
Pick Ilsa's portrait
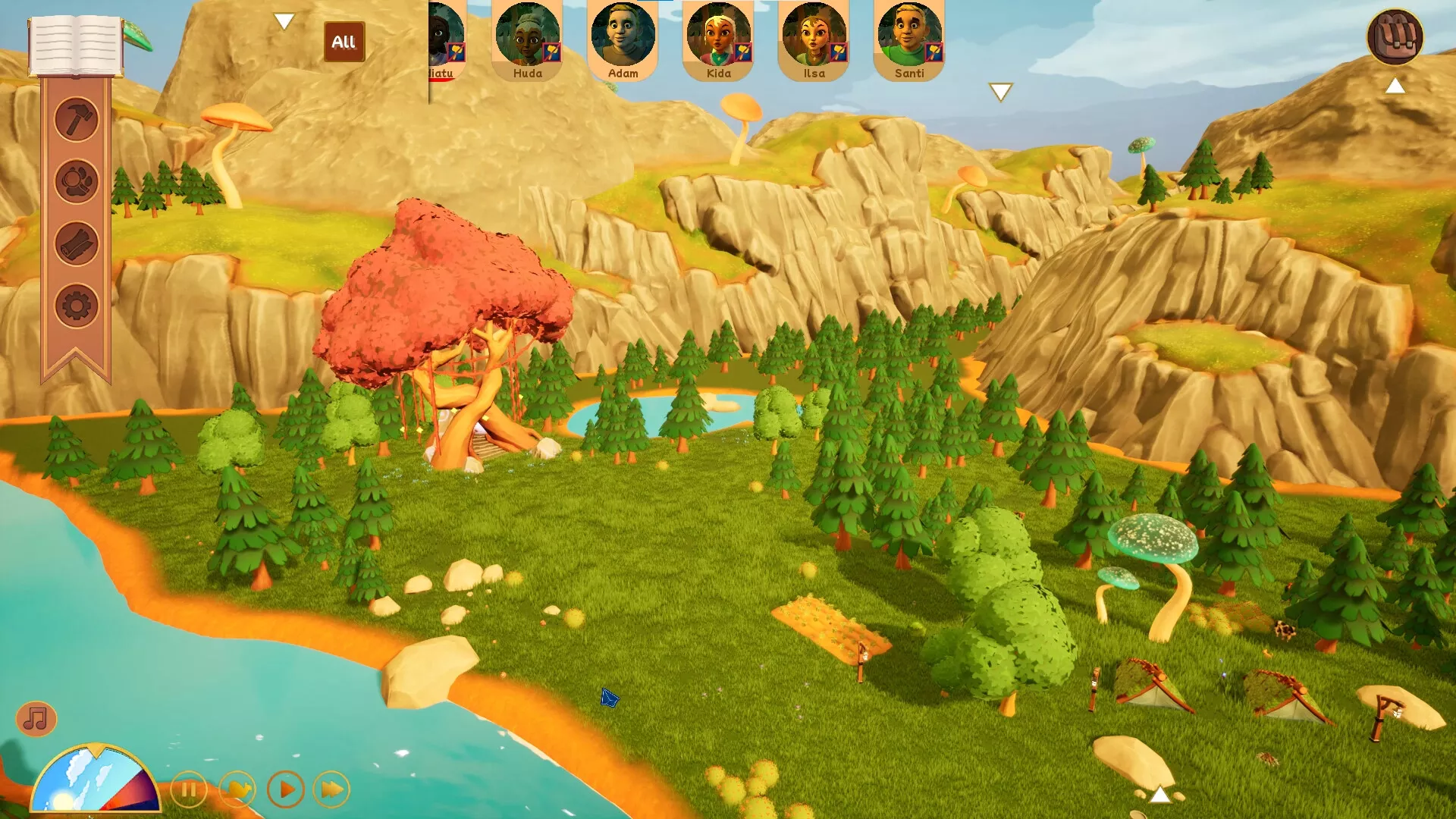814,39
